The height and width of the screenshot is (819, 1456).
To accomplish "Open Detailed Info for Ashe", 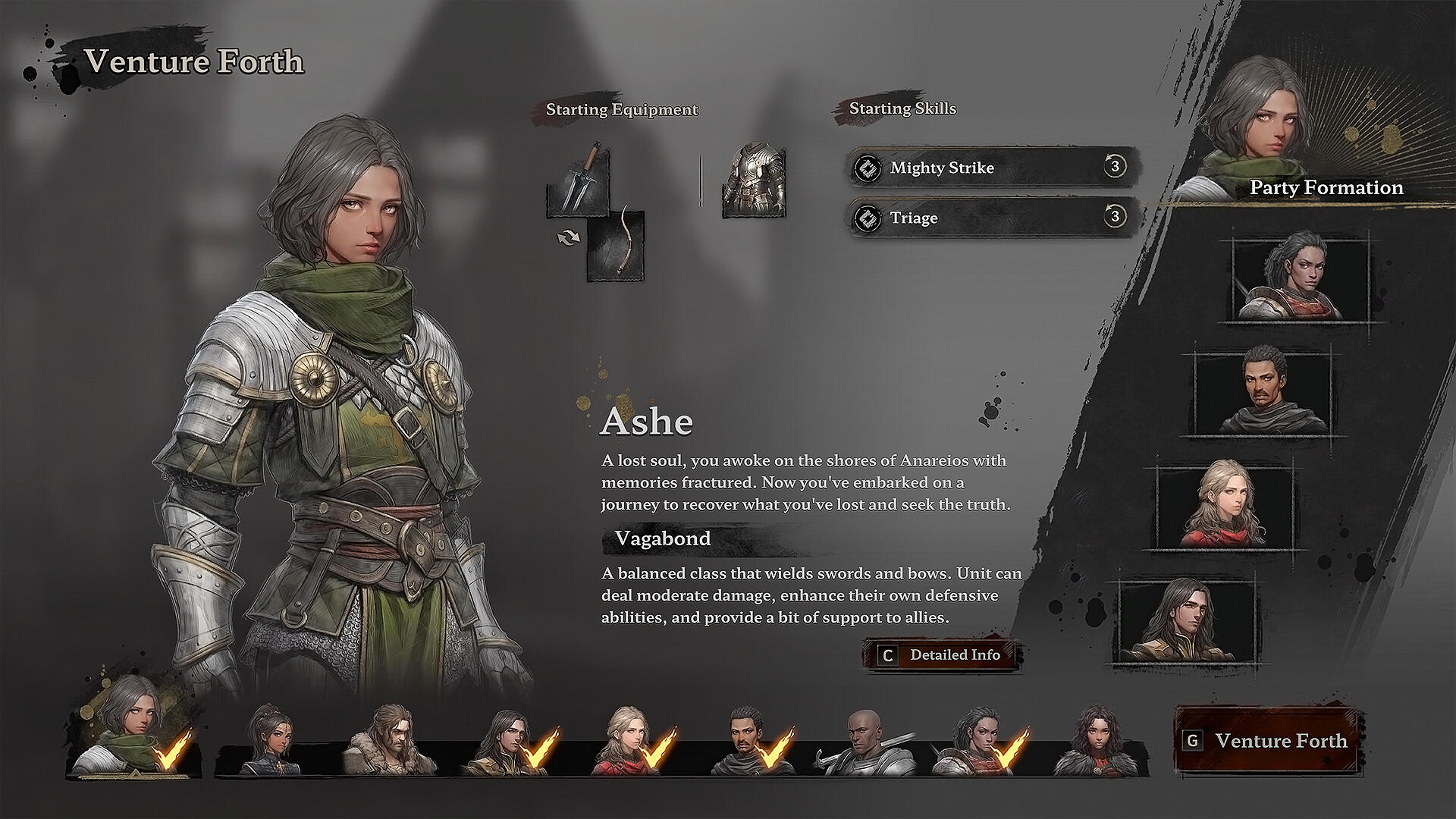I will [954, 655].
